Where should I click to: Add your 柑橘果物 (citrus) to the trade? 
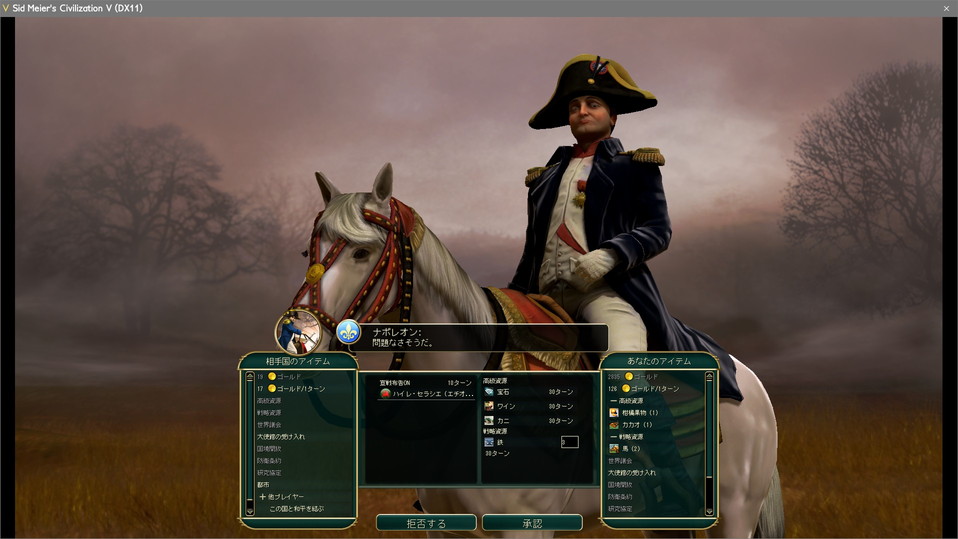coord(640,412)
